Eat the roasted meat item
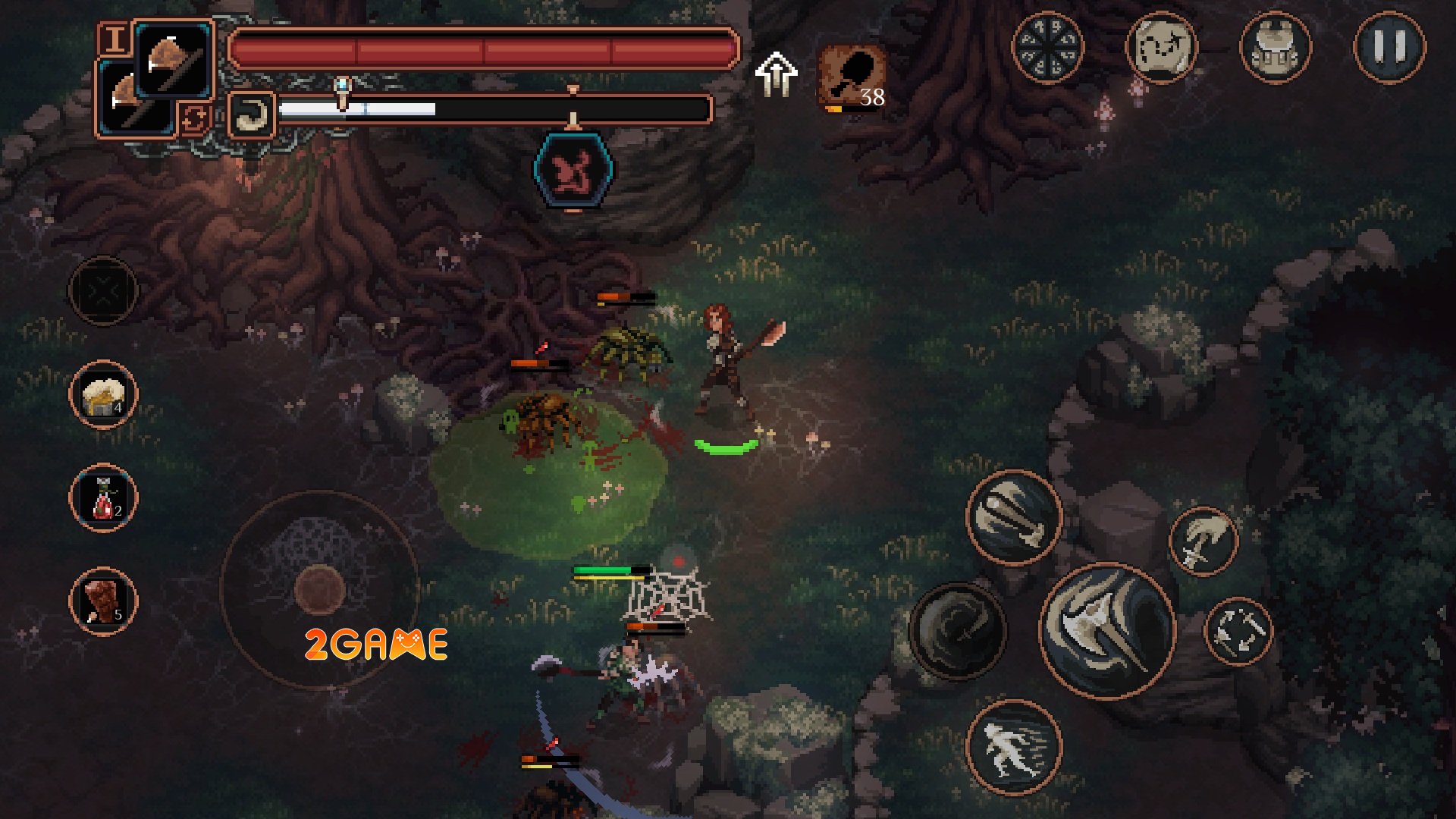 coord(103,601)
